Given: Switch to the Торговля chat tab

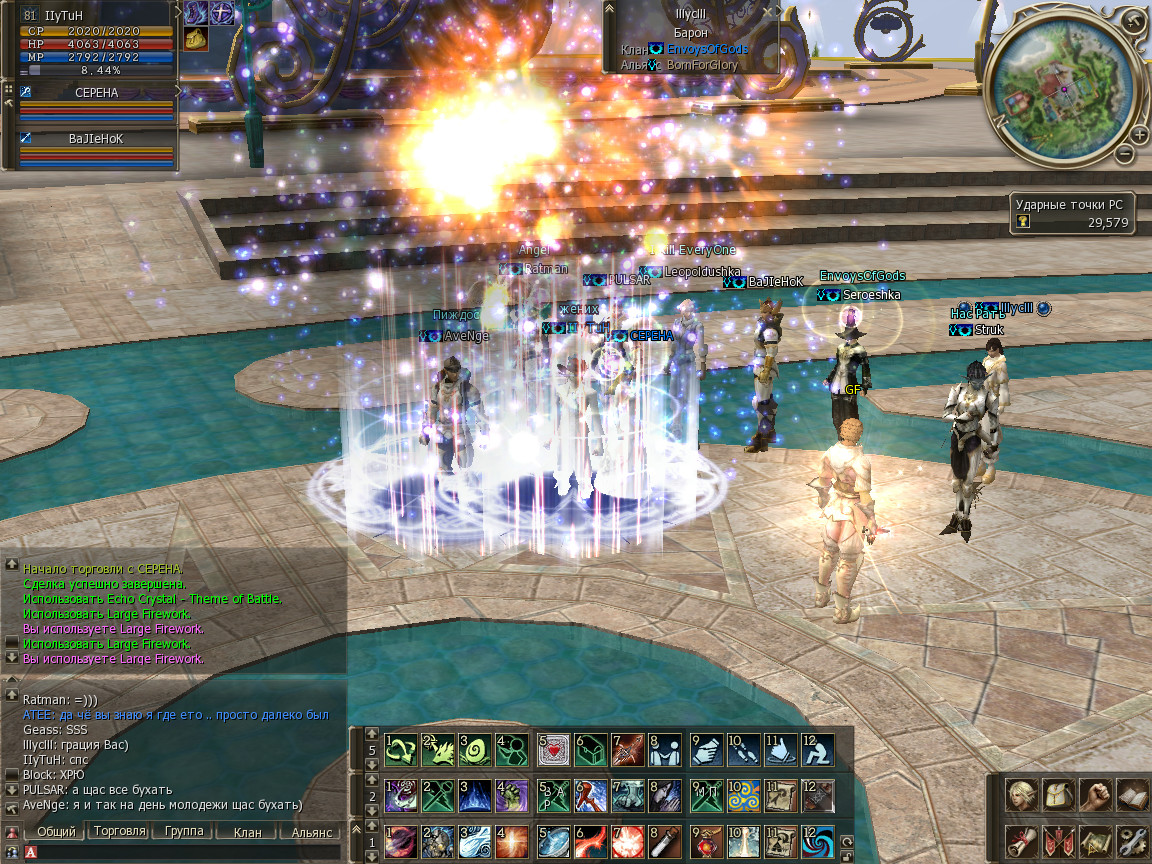Looking at the screenshot, I should pyautogui.click(x=118, y=832).
